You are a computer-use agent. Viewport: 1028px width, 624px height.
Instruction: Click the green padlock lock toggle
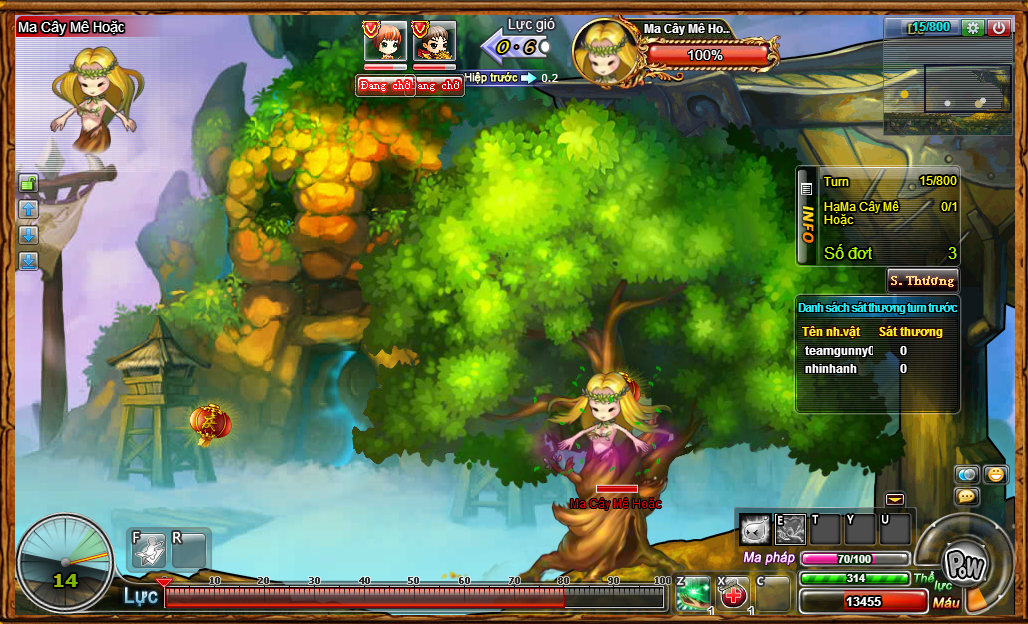28,183
